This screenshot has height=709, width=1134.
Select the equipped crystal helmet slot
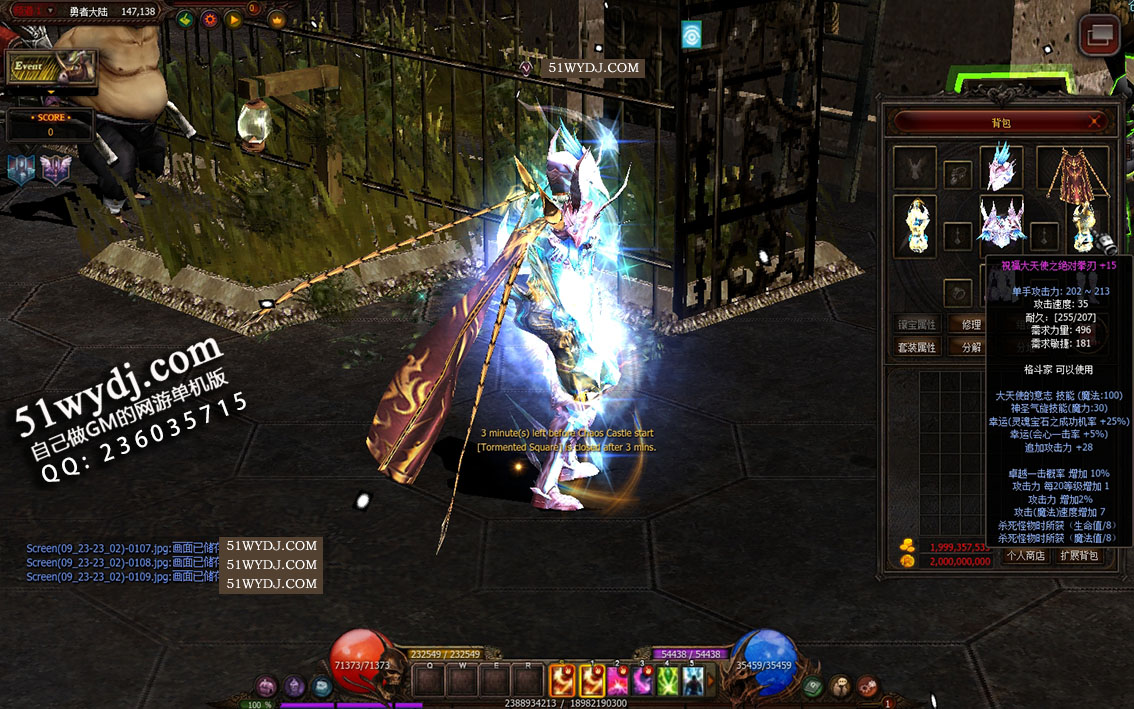coord(1000,168)
